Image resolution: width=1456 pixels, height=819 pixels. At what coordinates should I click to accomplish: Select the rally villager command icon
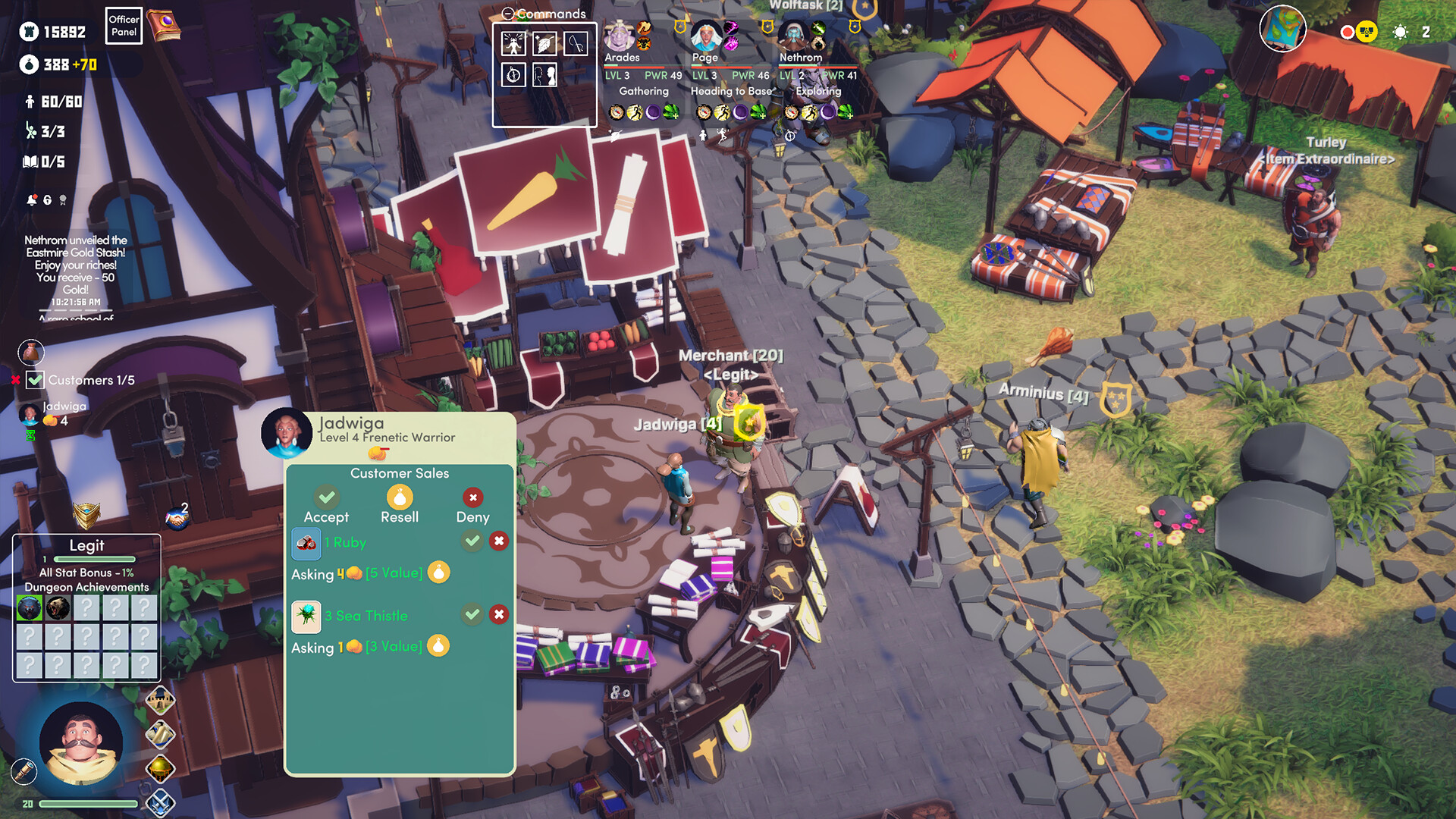(x=513, y=43)
